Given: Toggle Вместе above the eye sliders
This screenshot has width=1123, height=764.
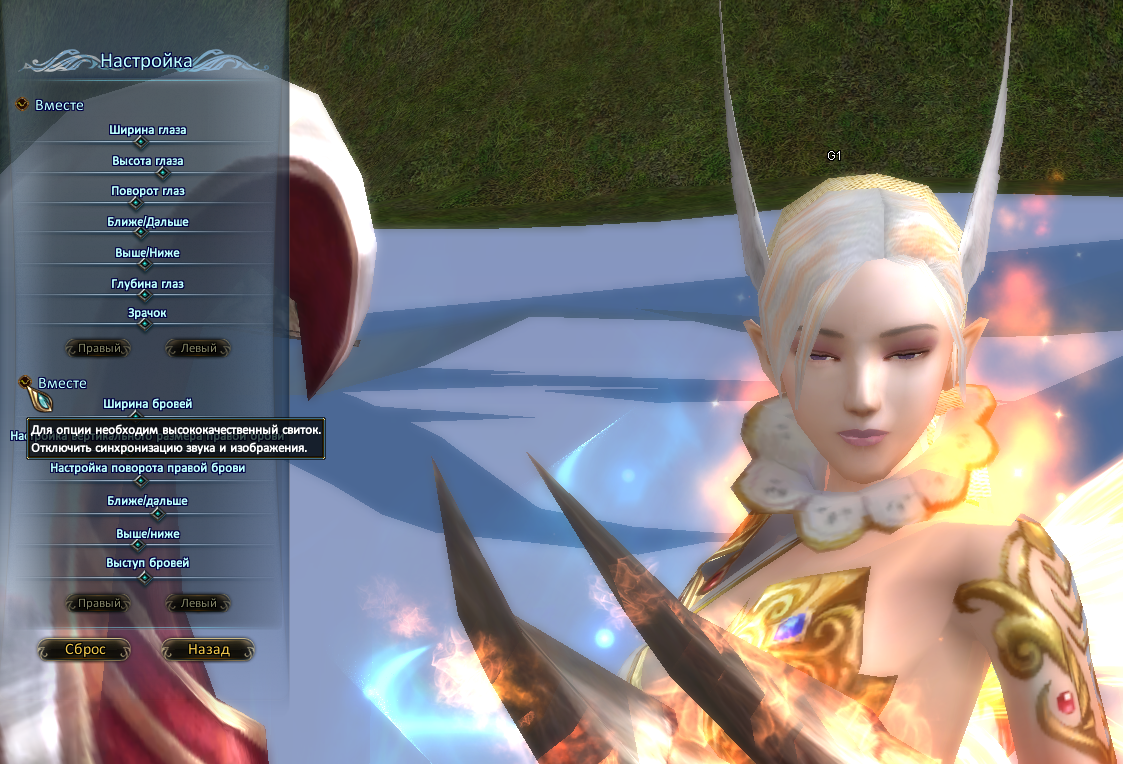Looking at the screenshot, I should 23,105.
